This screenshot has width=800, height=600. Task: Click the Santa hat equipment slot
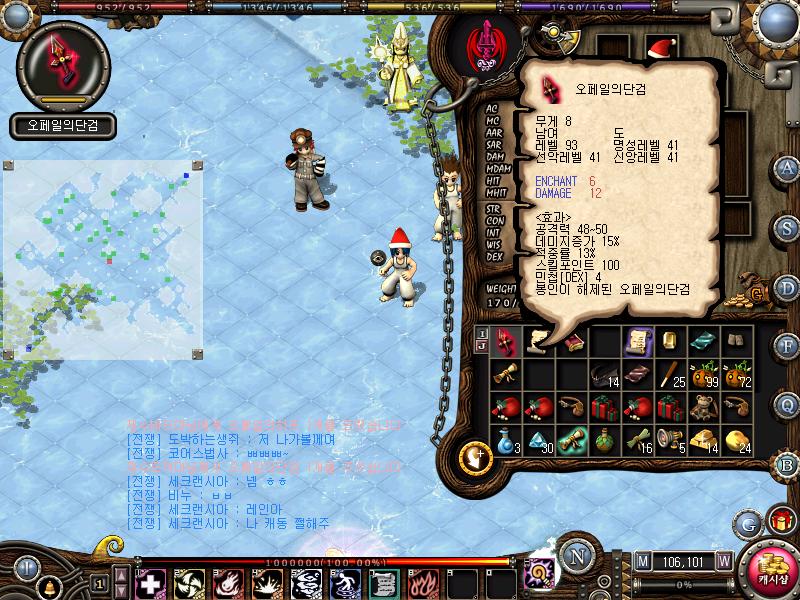point(661,47)
